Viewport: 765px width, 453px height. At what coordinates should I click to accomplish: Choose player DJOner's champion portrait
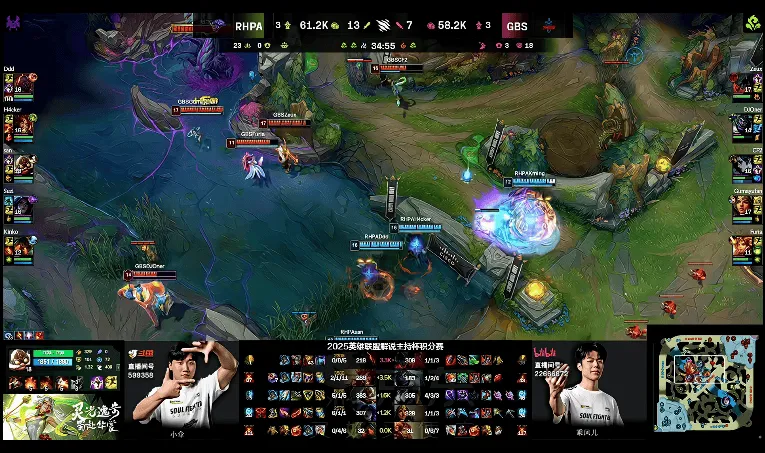745,124
